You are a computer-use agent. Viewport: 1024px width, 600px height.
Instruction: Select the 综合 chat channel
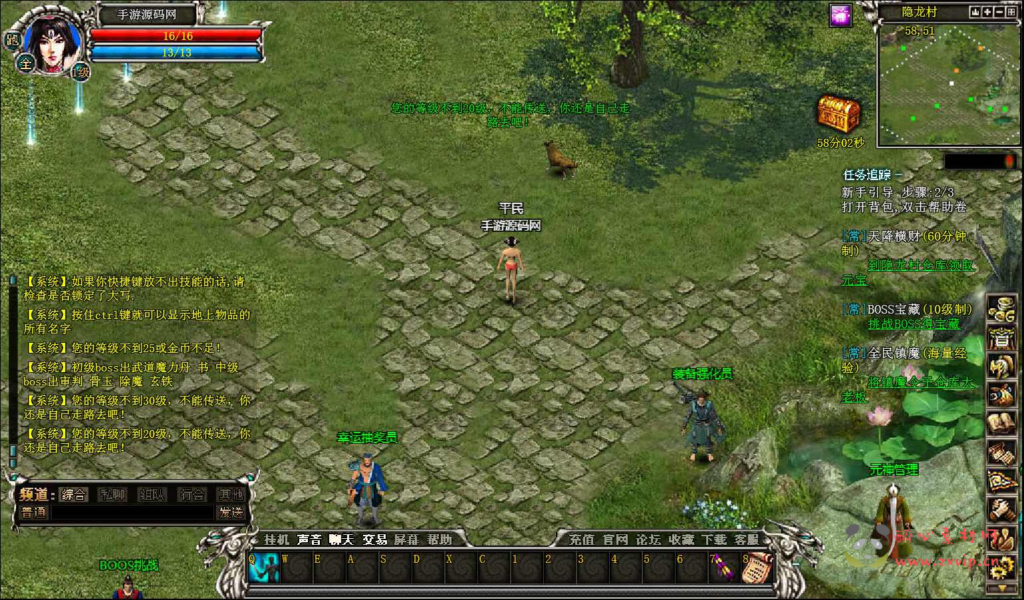pyautogui.click(x=73, y=494)
